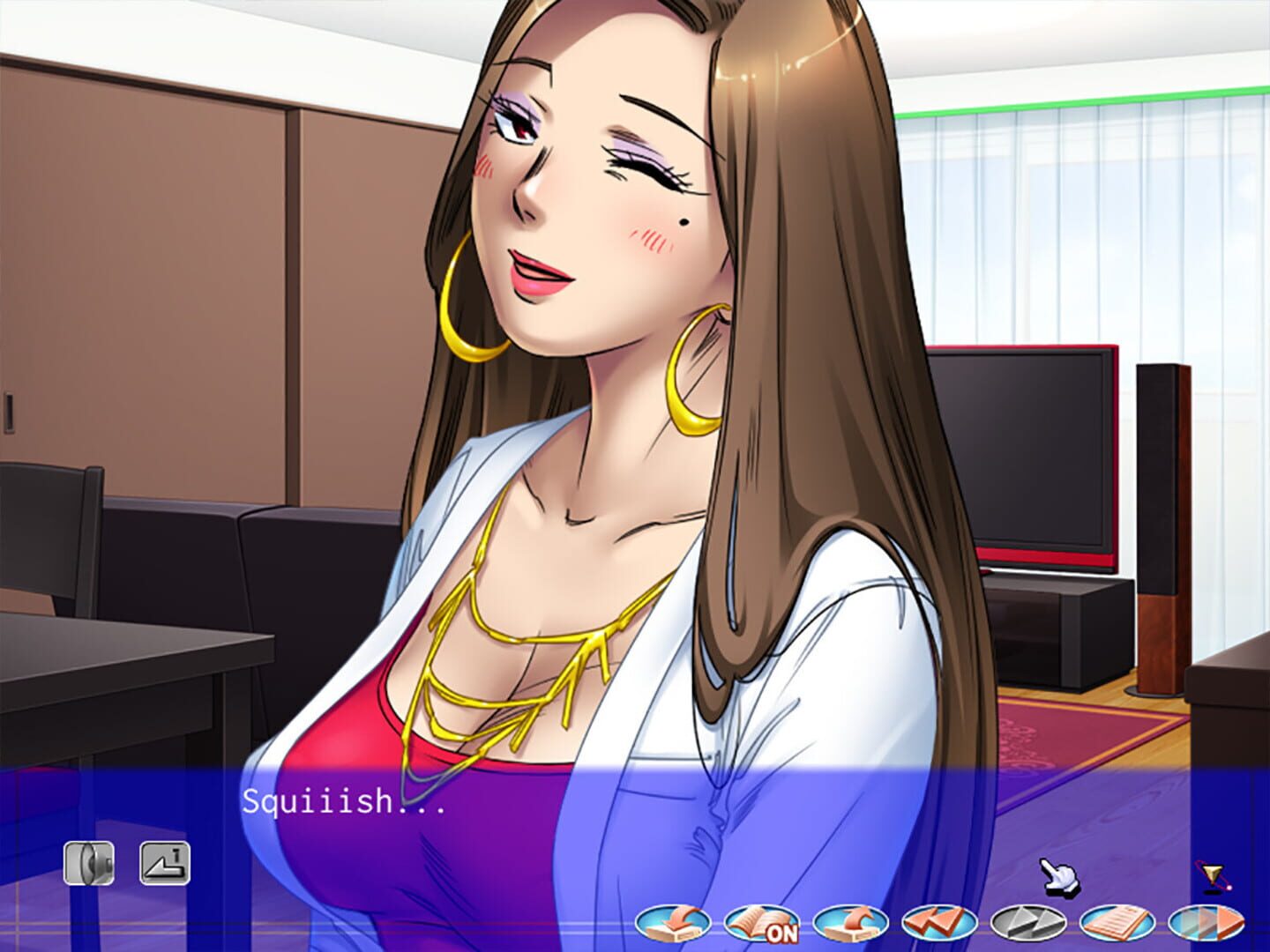Click the "Squiiish..." dialogue text
The image size is (1270, 952).
(344, 804)
